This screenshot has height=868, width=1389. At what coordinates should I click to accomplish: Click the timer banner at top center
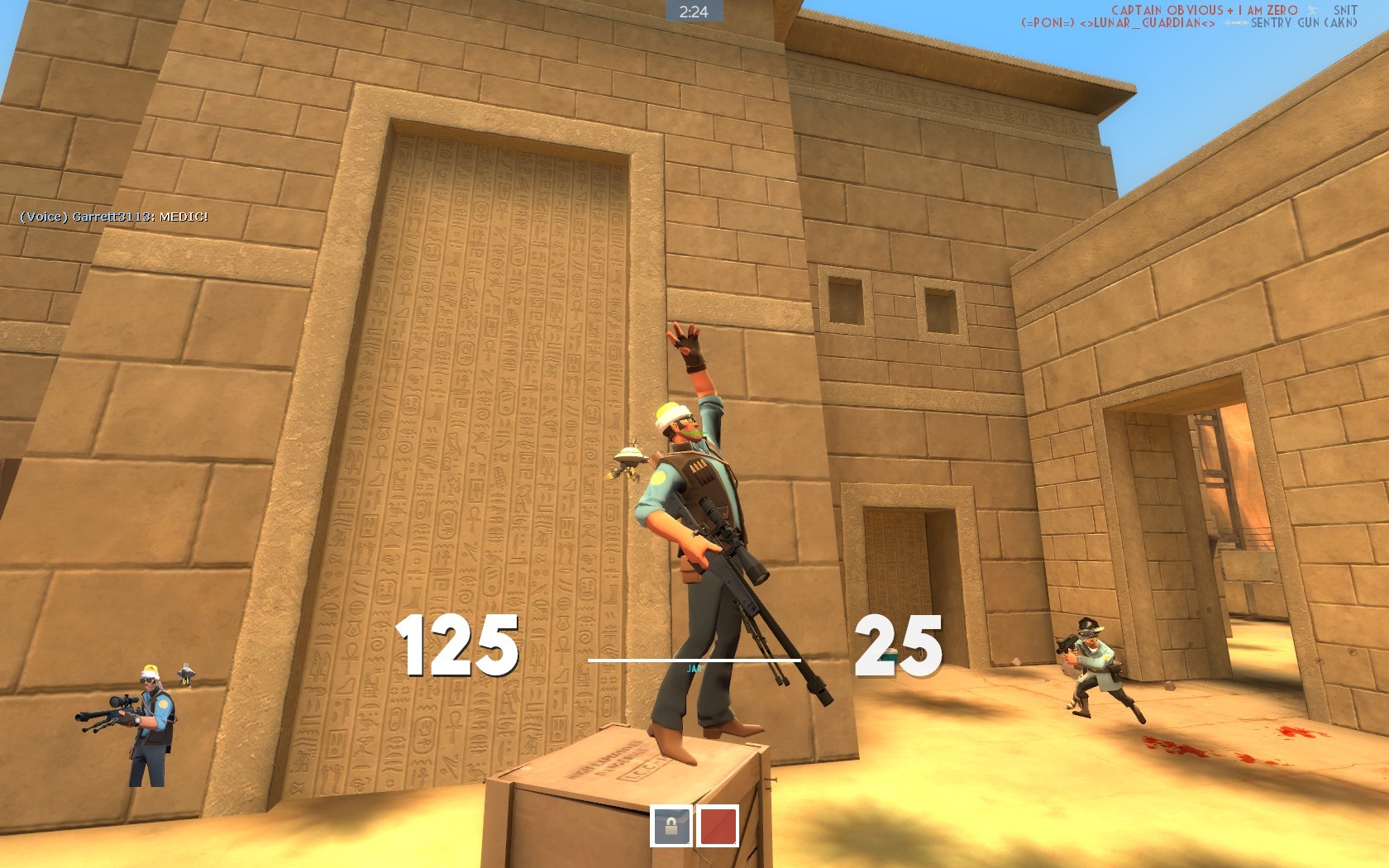click(x=694, y=11)
